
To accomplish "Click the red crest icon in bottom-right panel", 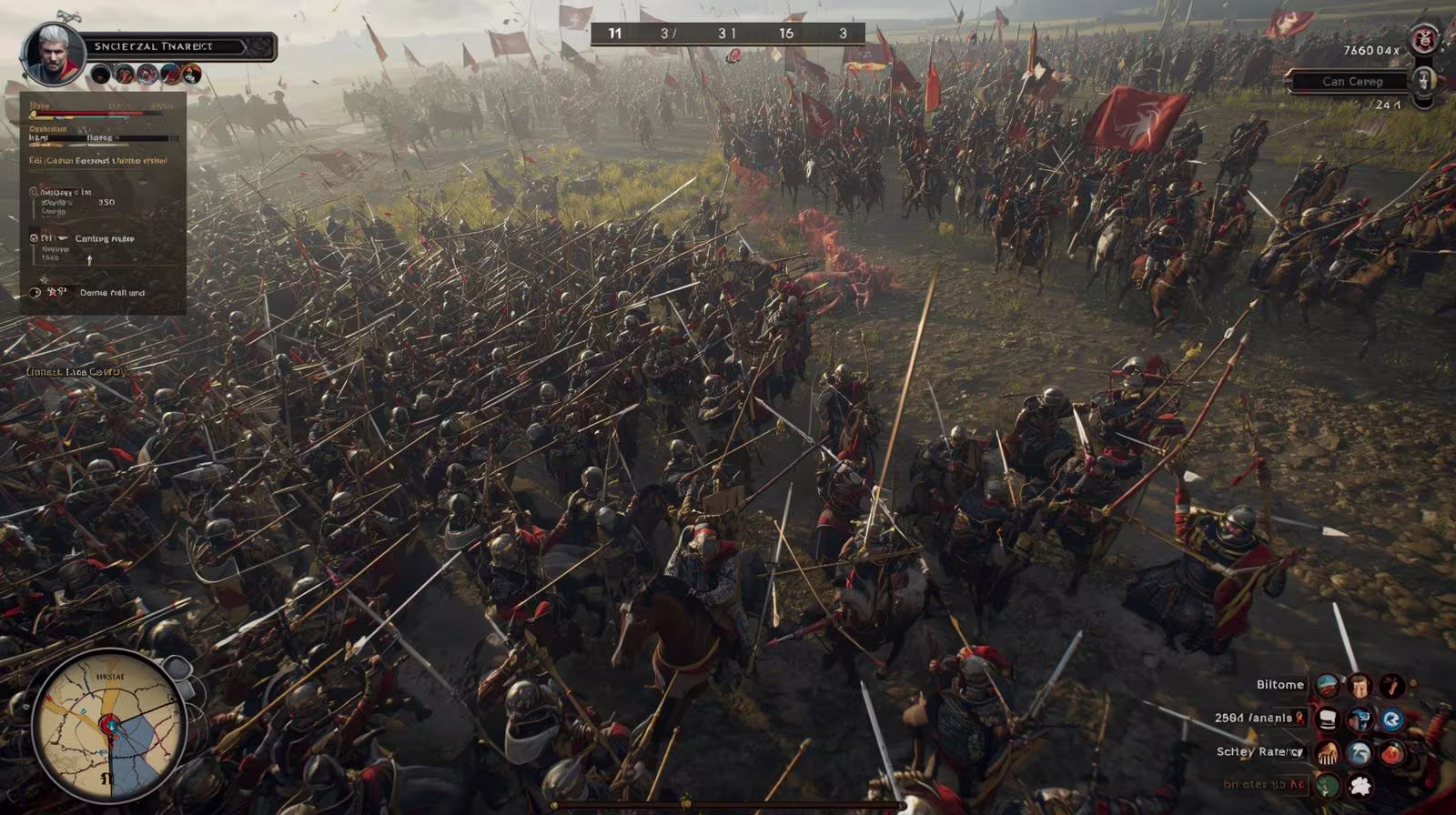I will click(x=1392, y=753).
